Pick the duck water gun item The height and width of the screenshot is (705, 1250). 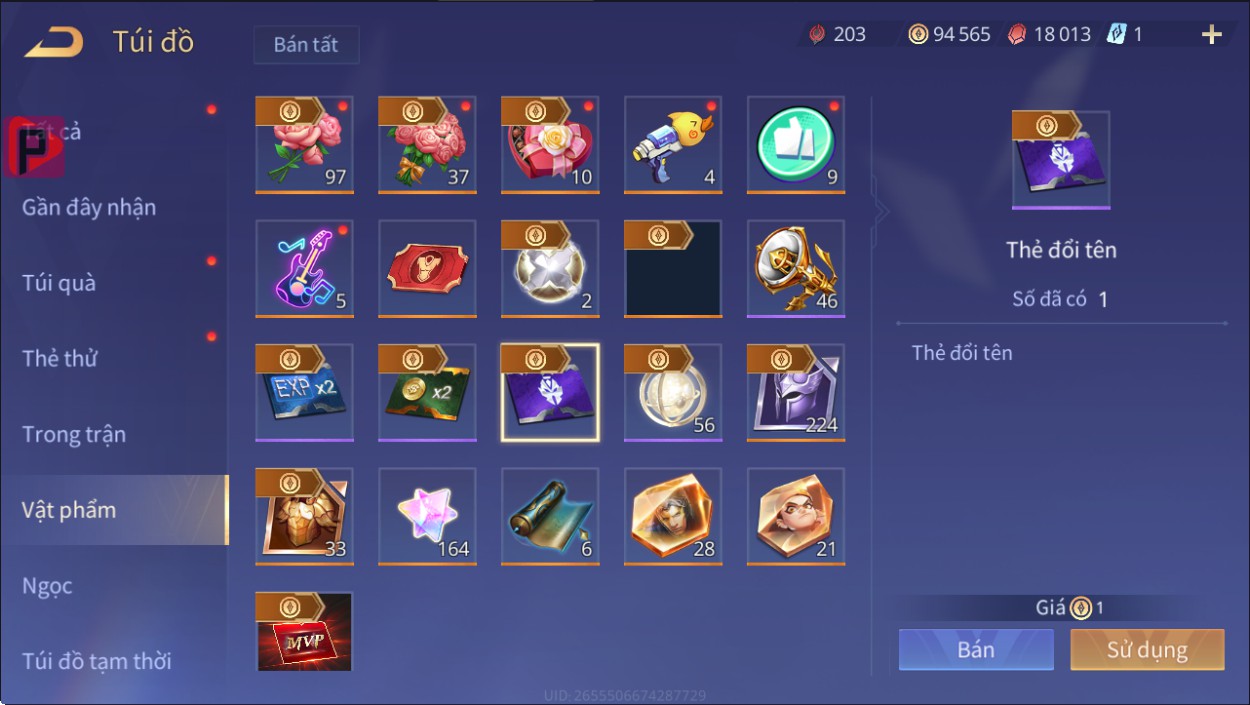point(673,144)
